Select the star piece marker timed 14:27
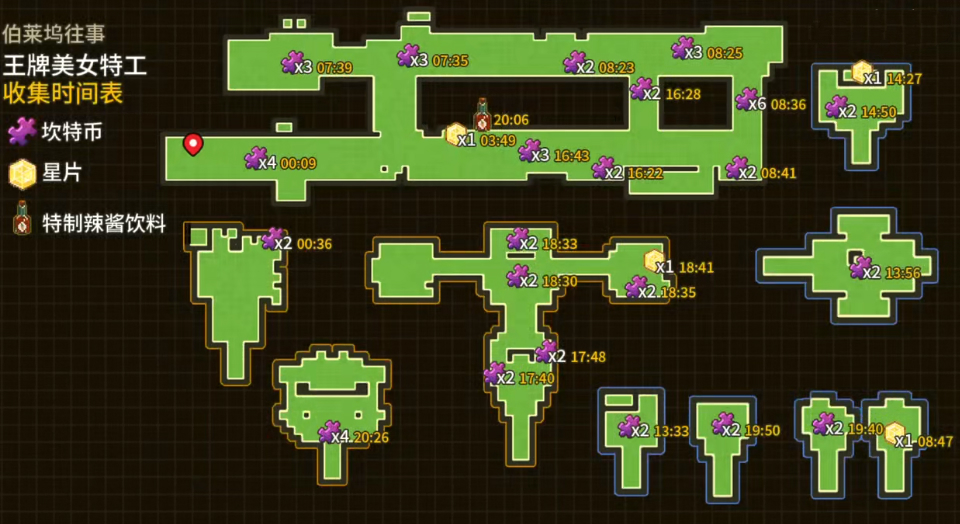The width and height of the screenshot is (960, 524). [x=862, y=72]
